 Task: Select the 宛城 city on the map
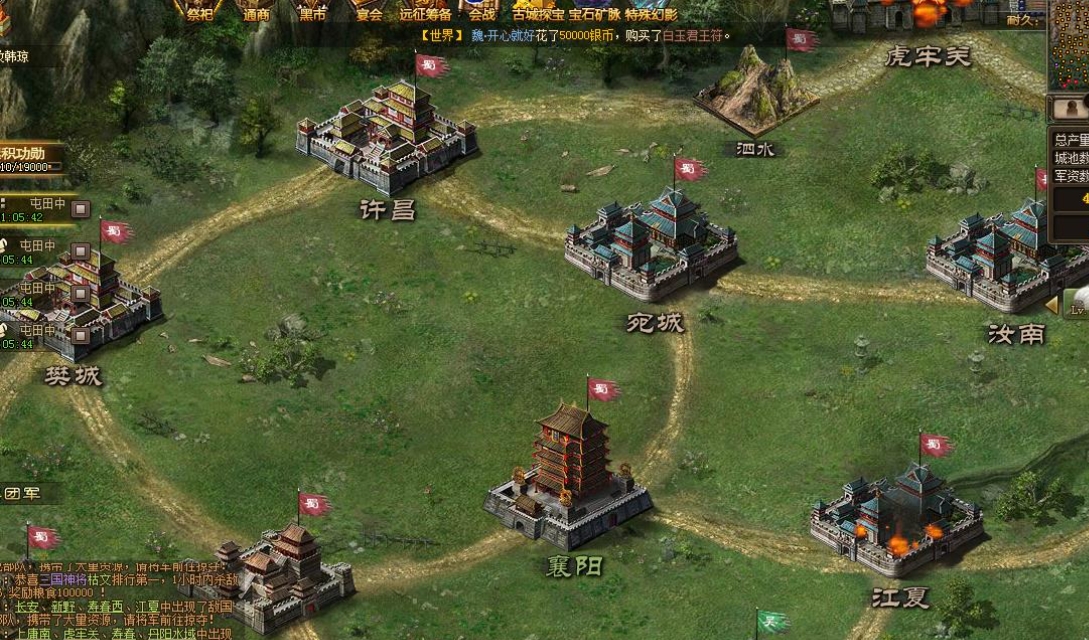tap(652, 245)
